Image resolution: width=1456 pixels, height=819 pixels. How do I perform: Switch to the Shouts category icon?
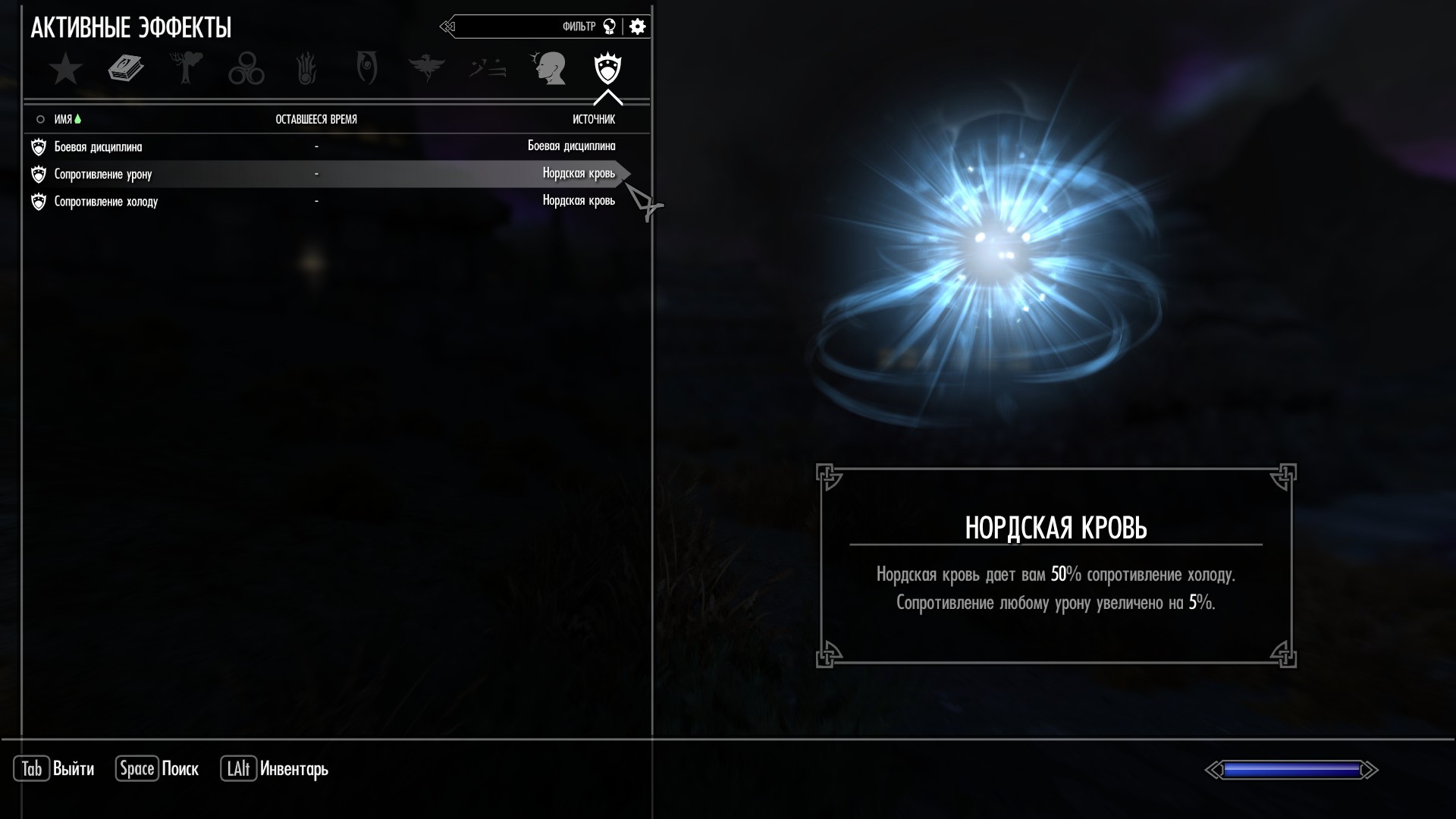pos(488,69)
